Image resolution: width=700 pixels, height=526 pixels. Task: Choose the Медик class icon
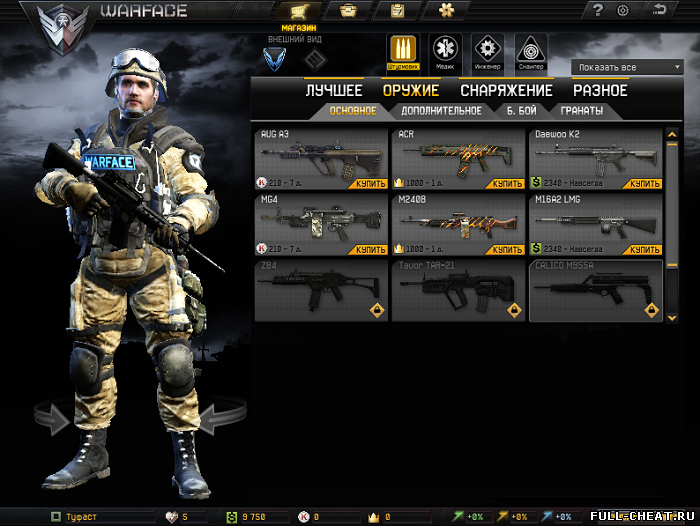[445, 50]
